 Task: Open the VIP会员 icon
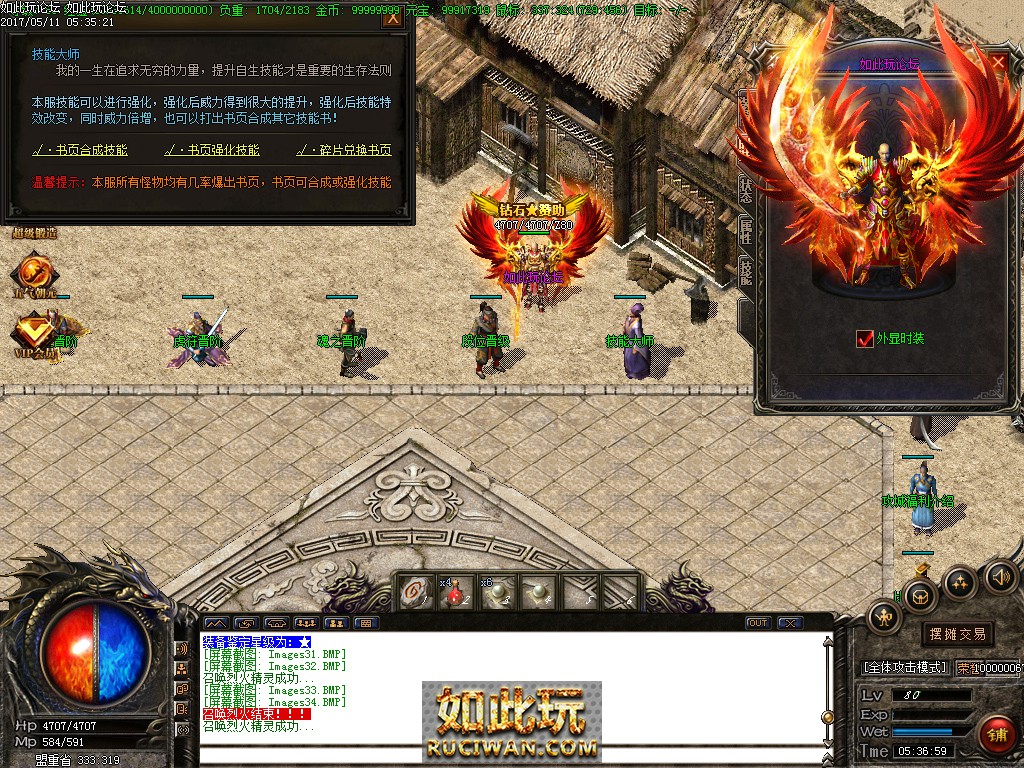35,332
